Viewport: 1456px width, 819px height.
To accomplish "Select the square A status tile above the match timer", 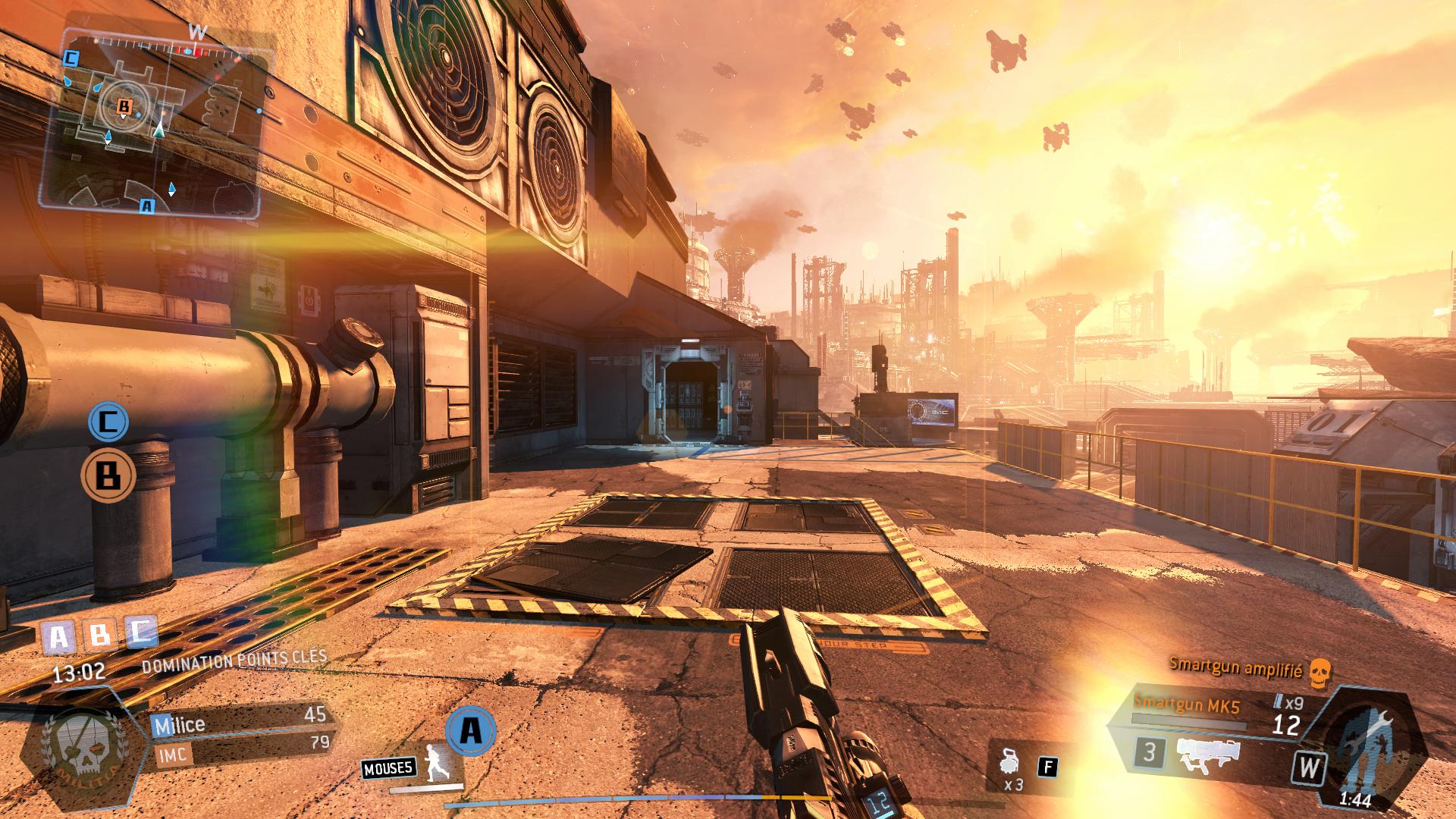I will pos(58,638).
